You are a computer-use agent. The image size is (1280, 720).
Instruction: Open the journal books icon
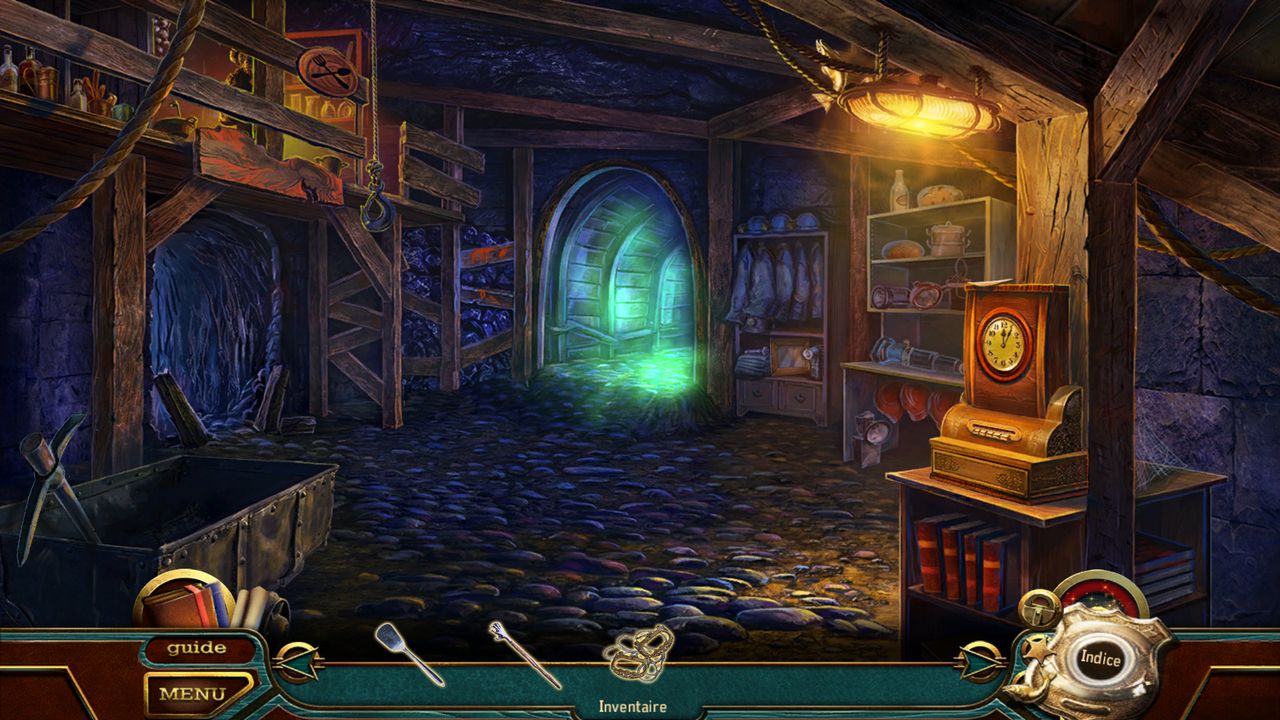[x=187, y=603]
